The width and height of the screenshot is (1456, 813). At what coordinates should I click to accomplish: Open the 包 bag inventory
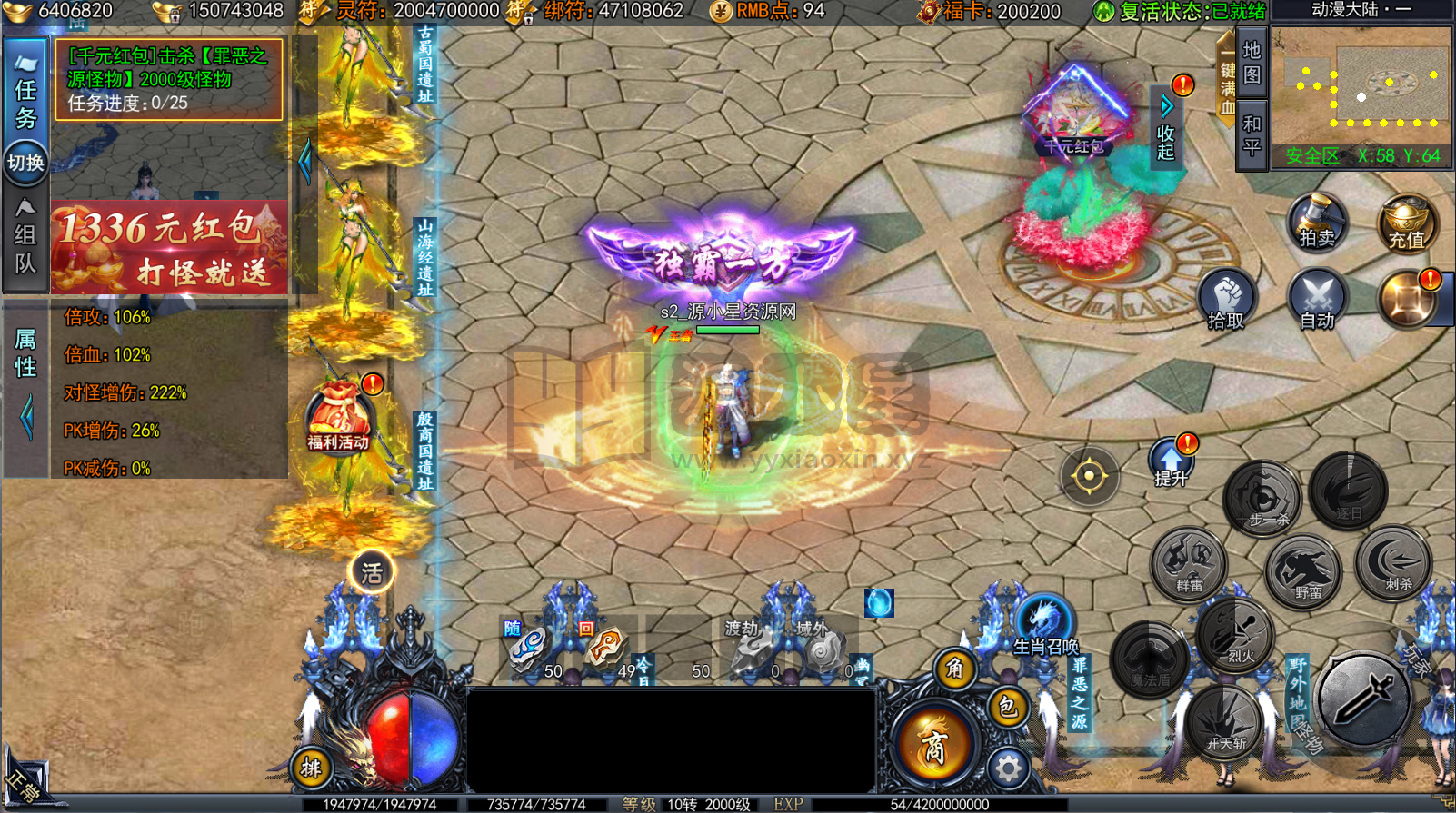(x=1008, y=707)
